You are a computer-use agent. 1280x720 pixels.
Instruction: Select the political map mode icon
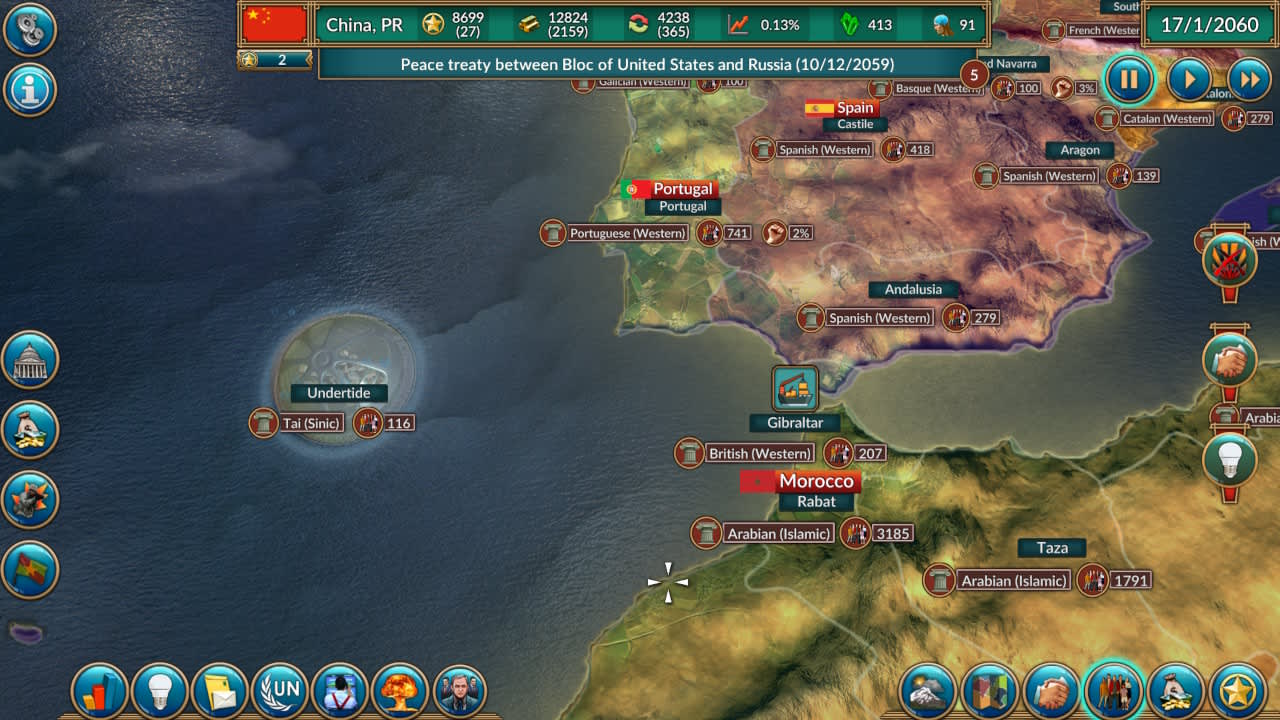[x=986, y=690]
